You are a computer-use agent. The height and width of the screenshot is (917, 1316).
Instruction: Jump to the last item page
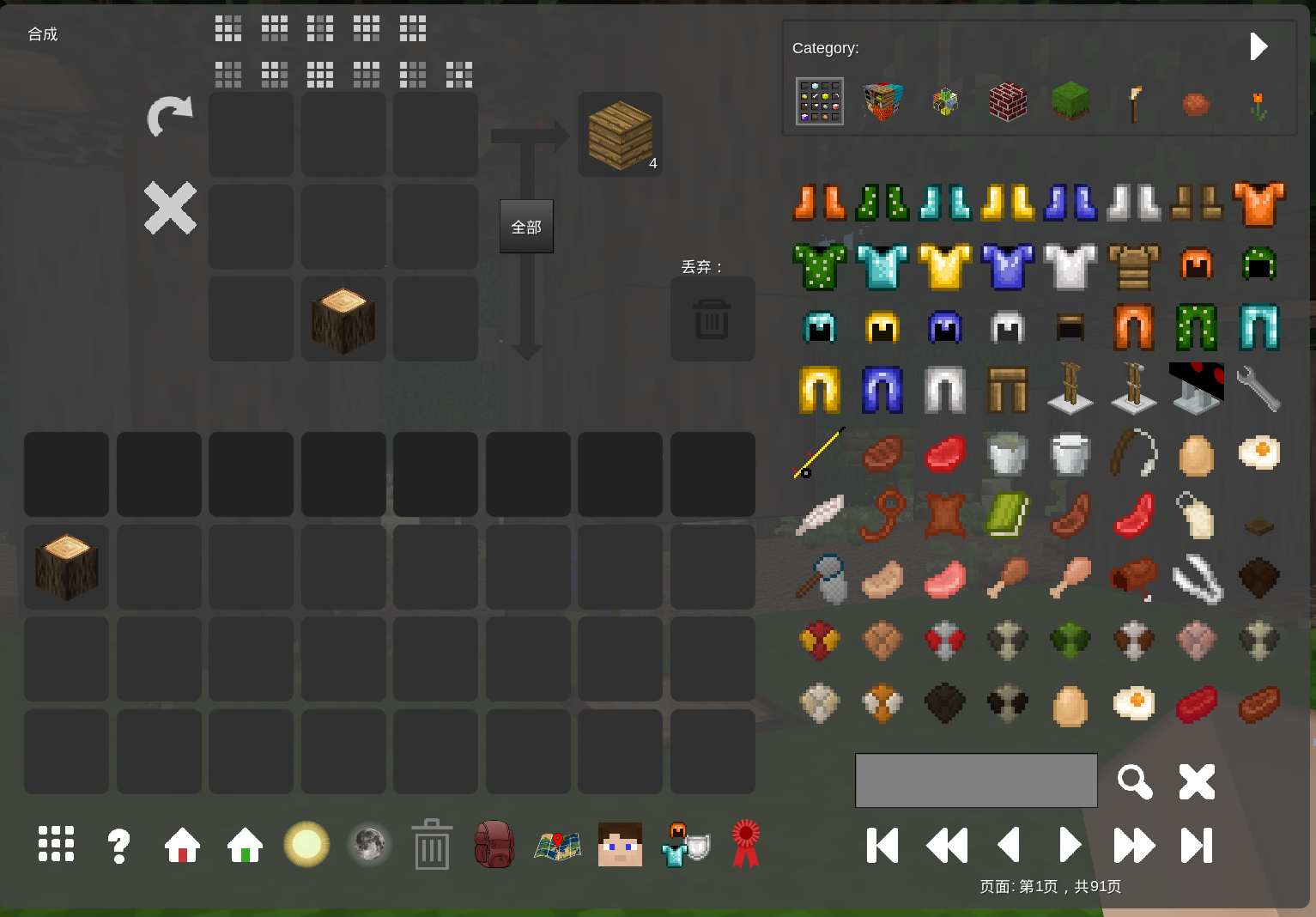pos(1197,846)
